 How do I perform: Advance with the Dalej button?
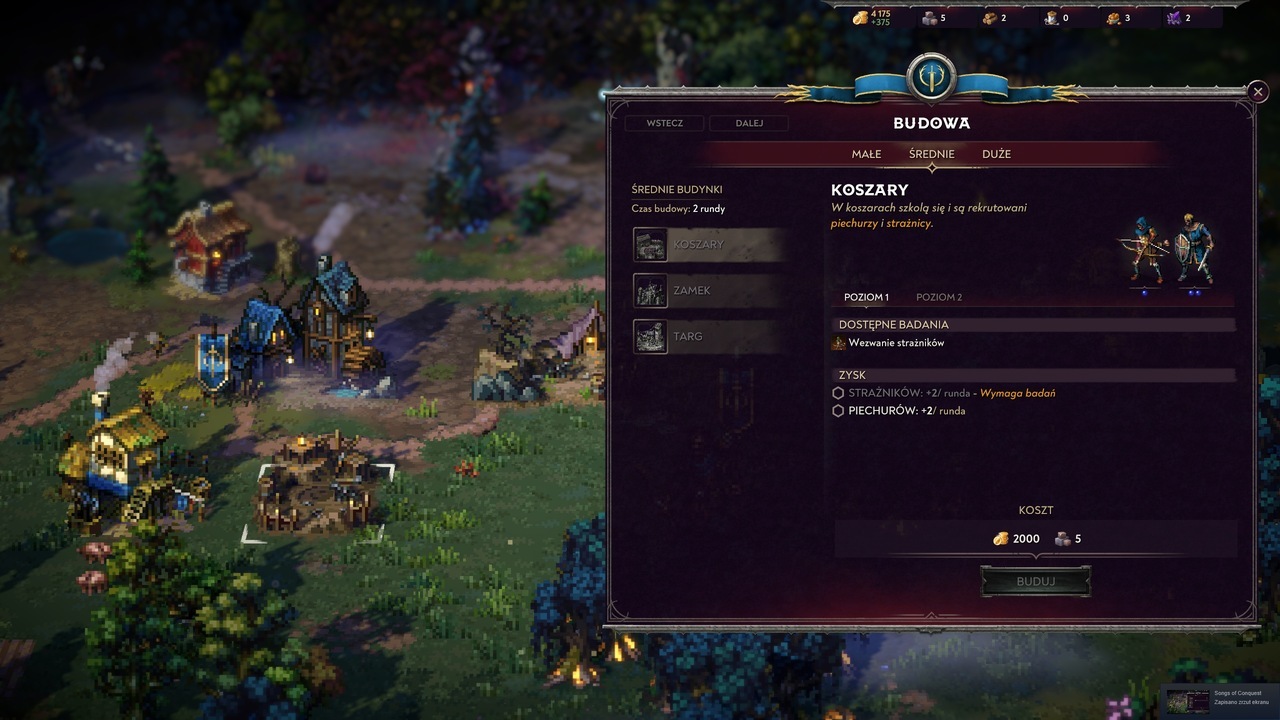pos(748,123)
